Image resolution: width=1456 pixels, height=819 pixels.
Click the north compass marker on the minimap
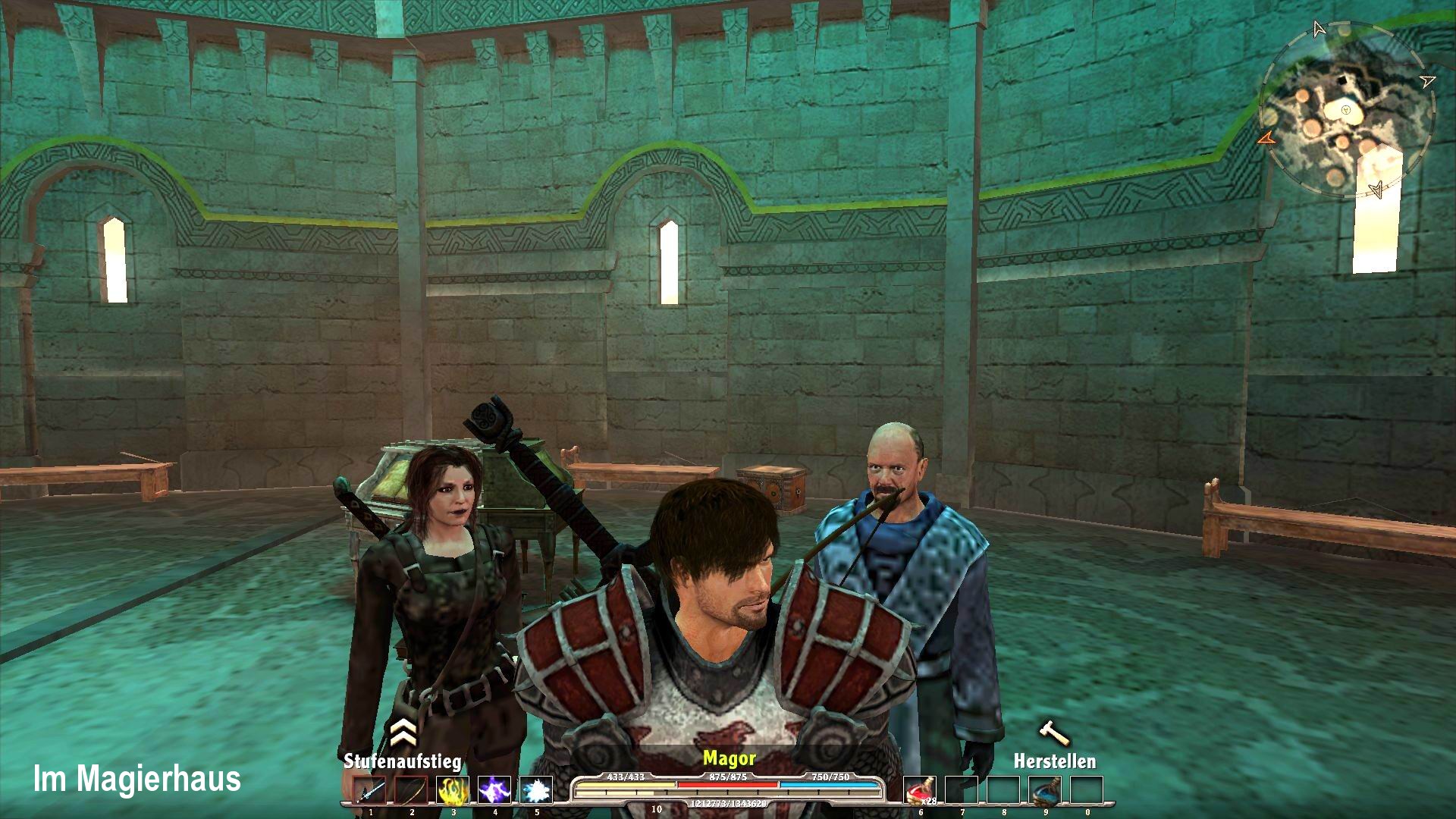(x=1319, y=29)
